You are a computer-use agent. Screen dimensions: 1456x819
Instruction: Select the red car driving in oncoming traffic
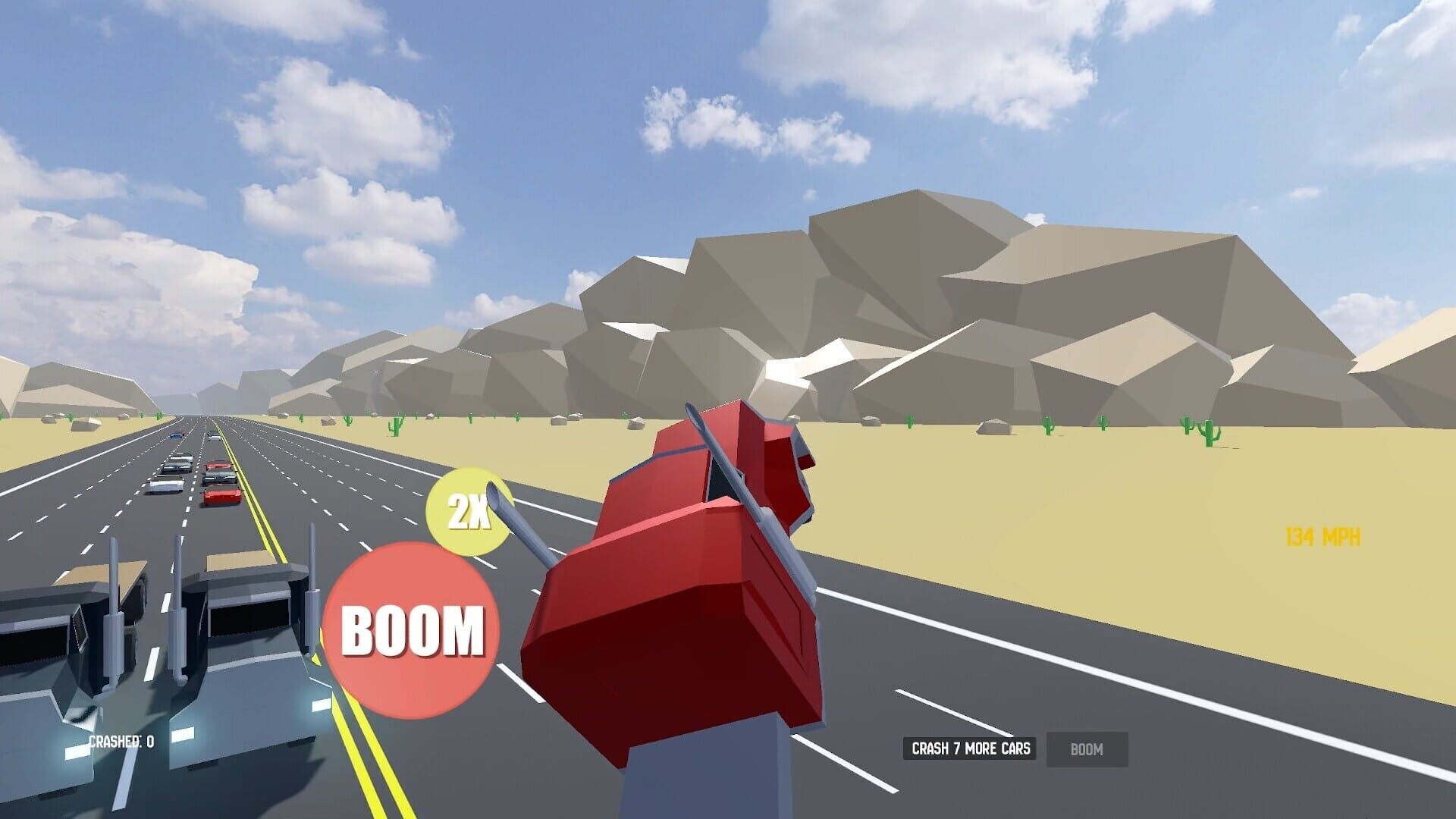pyautogui.click(x=222, y=497)
